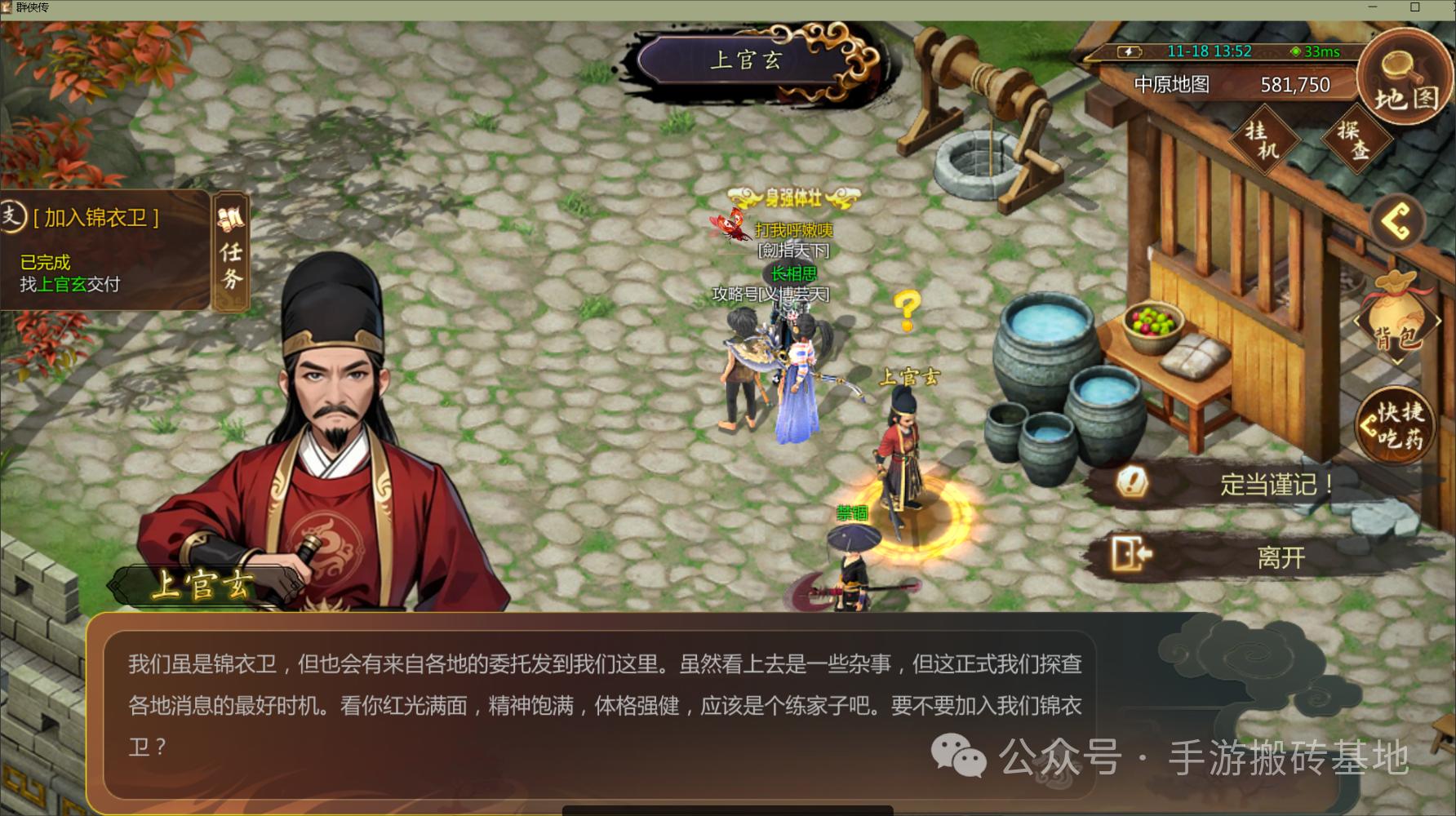Click the green 33ms ping indicator
This screenshot has width=1456, height=816.
click(x=1316, y=51)
